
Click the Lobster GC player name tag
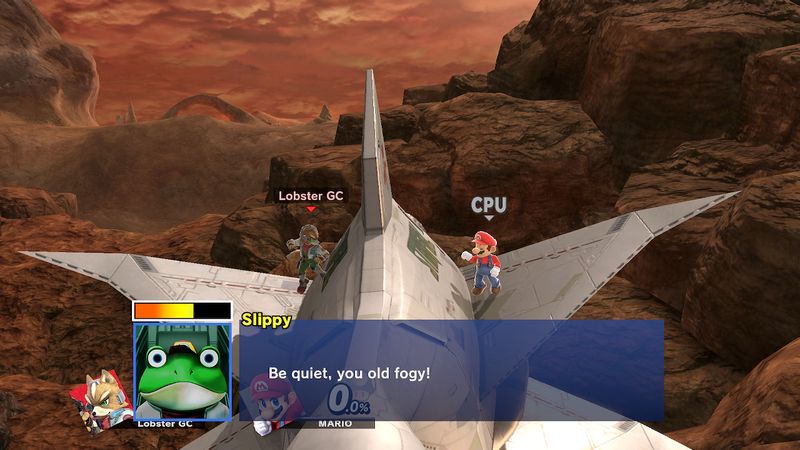tap(310, 197)
